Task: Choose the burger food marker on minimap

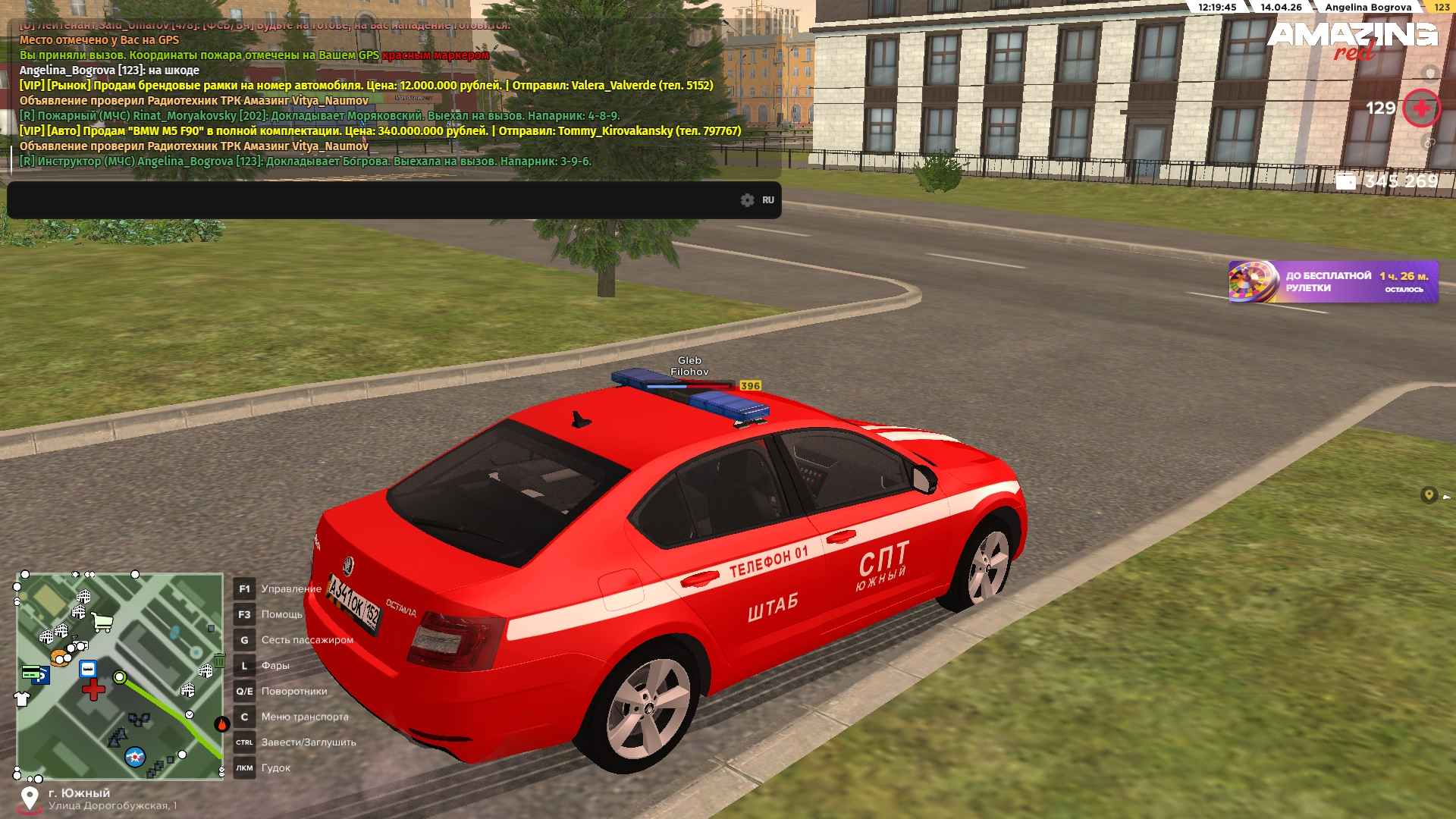Action: [x=59, y=657]
